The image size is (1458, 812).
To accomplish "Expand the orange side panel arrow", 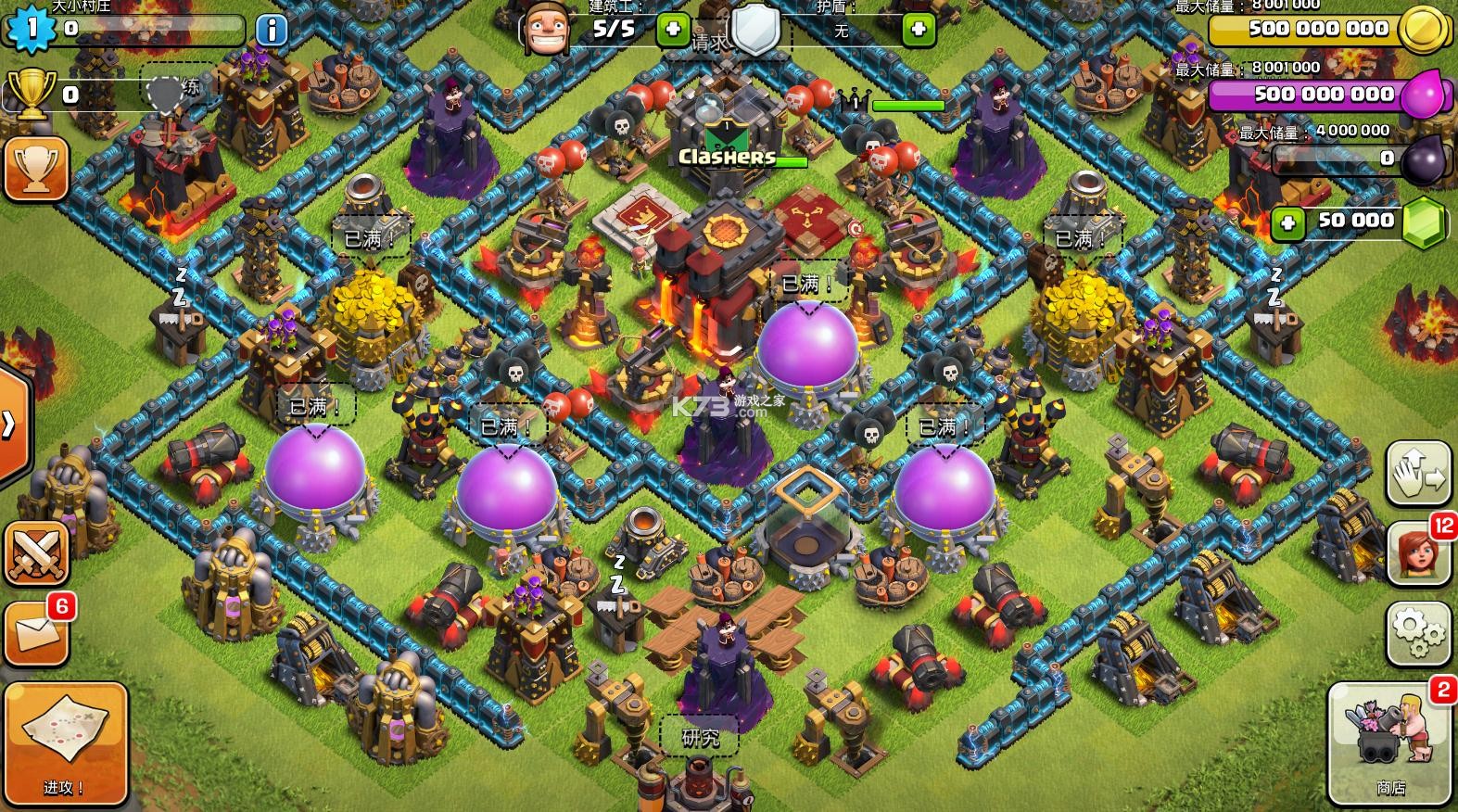I will coord(11,425).
